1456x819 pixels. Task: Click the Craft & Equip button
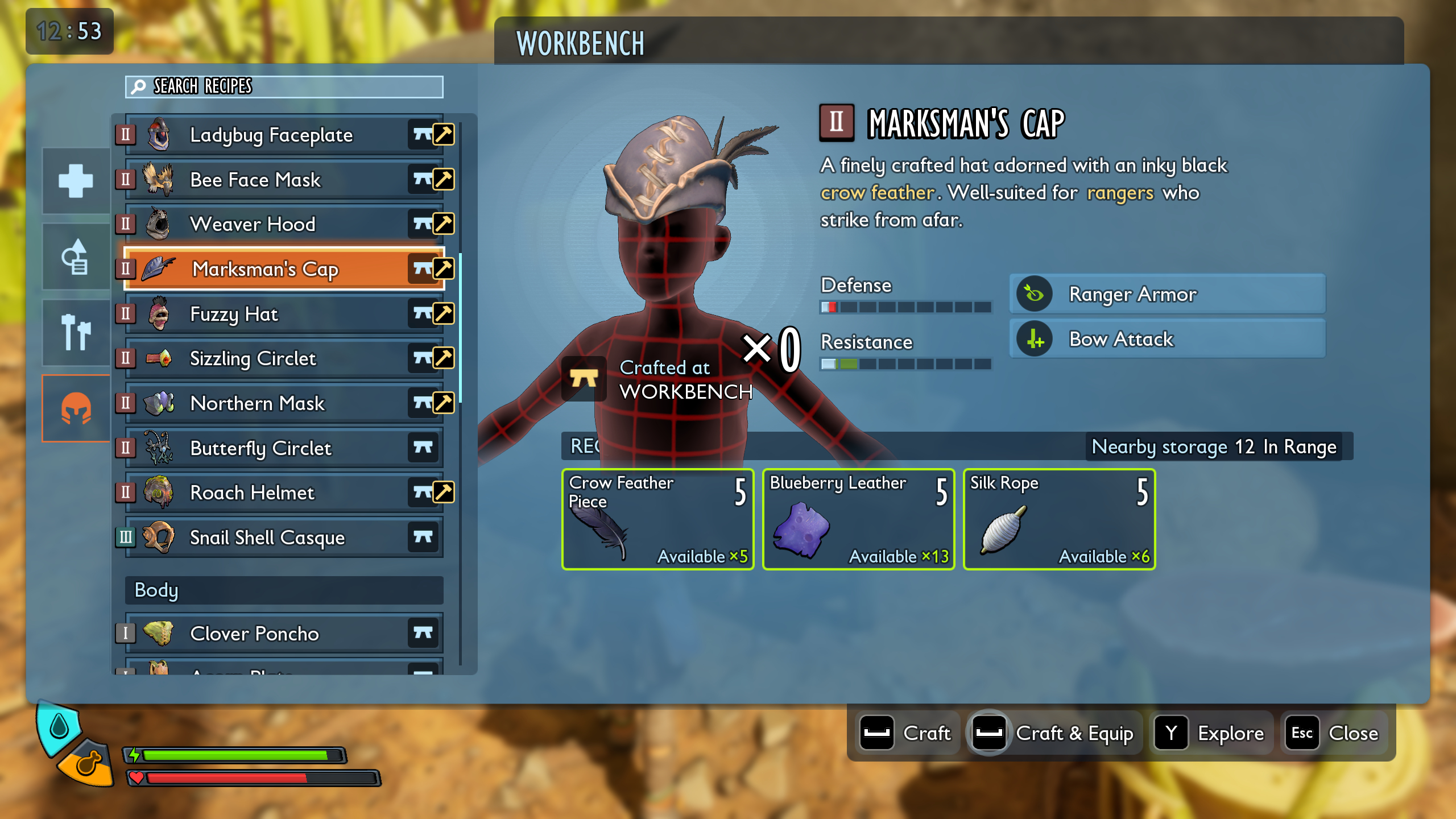1055,734
